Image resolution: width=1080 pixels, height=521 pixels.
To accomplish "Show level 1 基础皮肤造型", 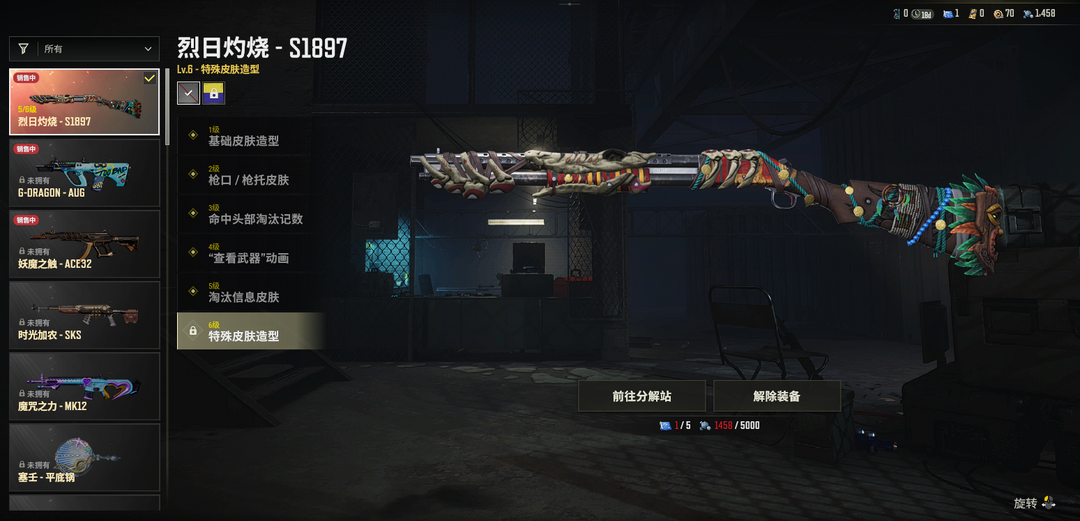I will (250, 136).
